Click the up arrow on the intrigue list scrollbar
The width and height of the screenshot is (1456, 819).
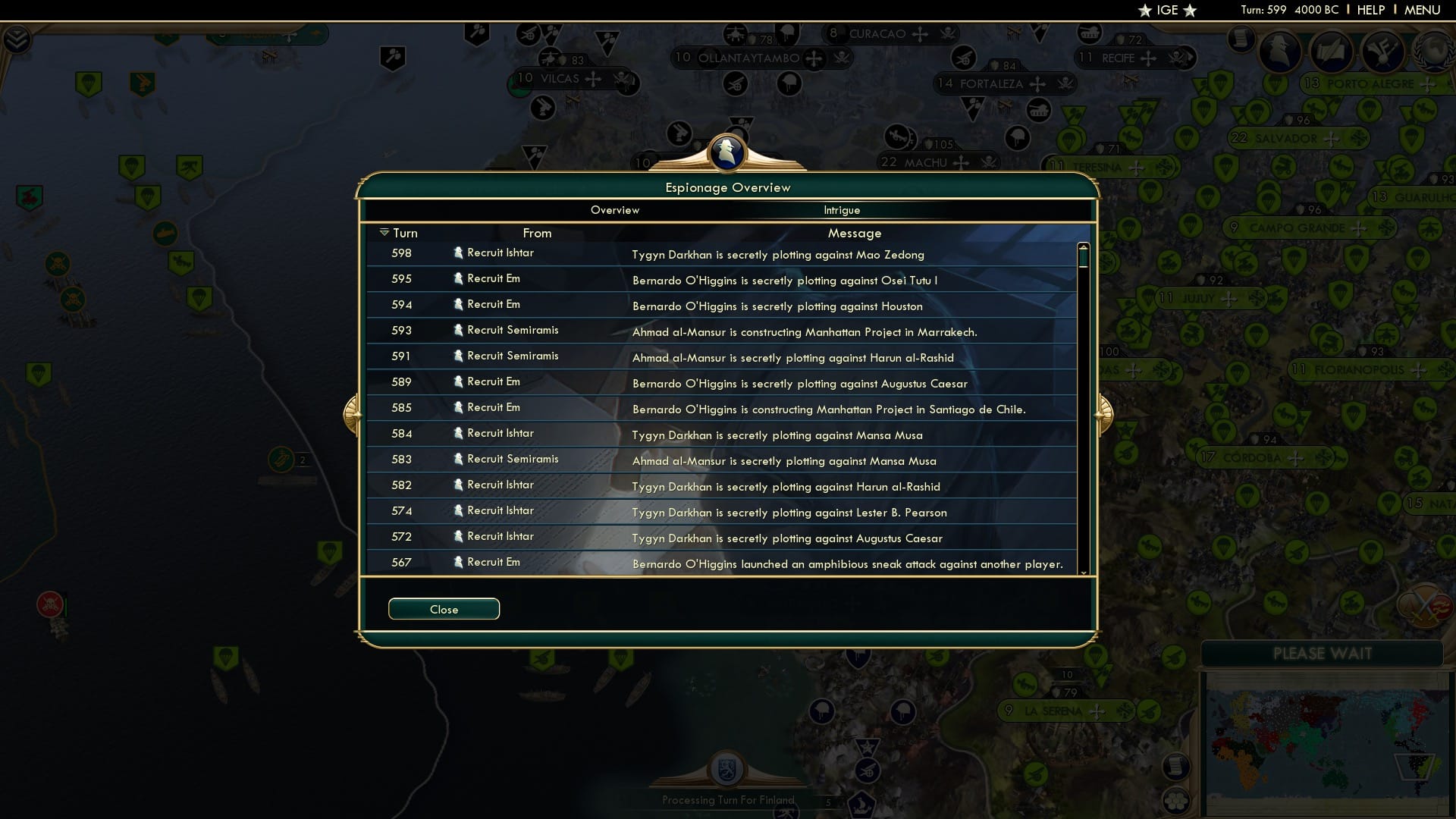pyautogui.click(x=1083, y=246)
